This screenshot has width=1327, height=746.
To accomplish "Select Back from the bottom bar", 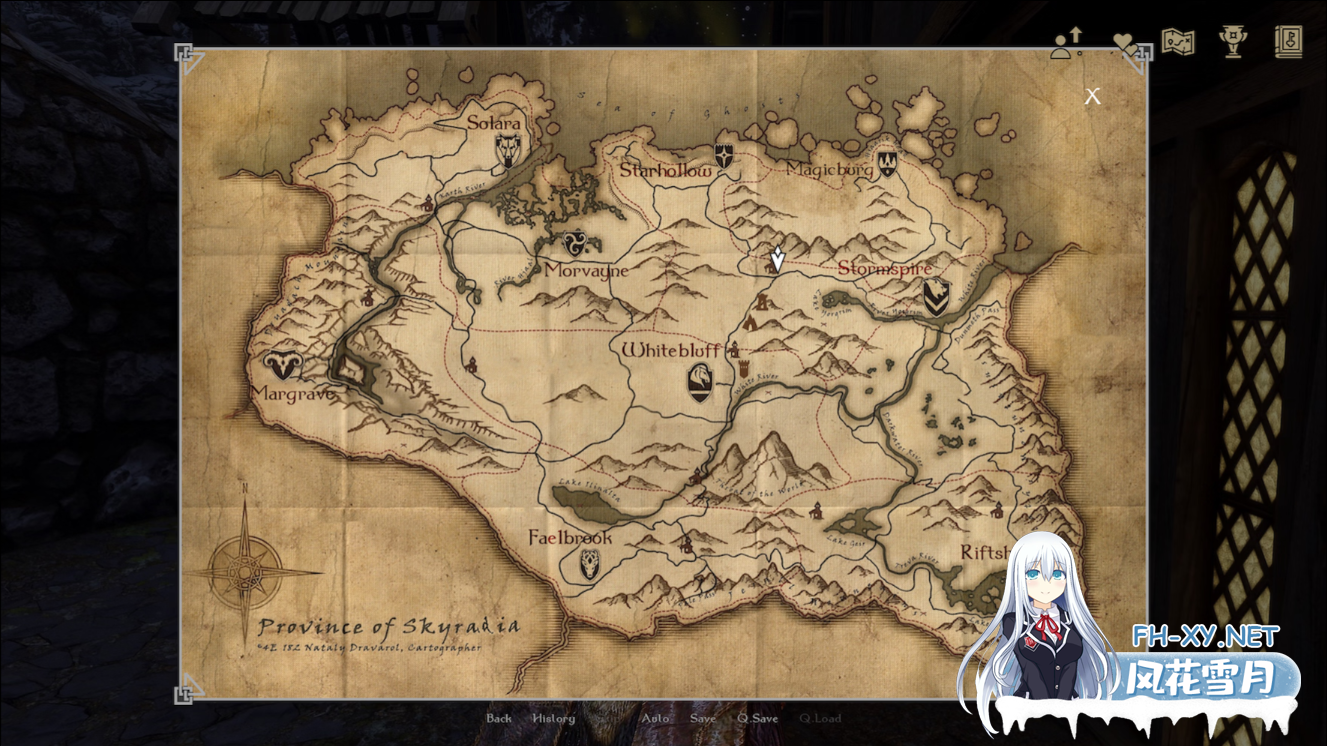I will coord(497,718).
